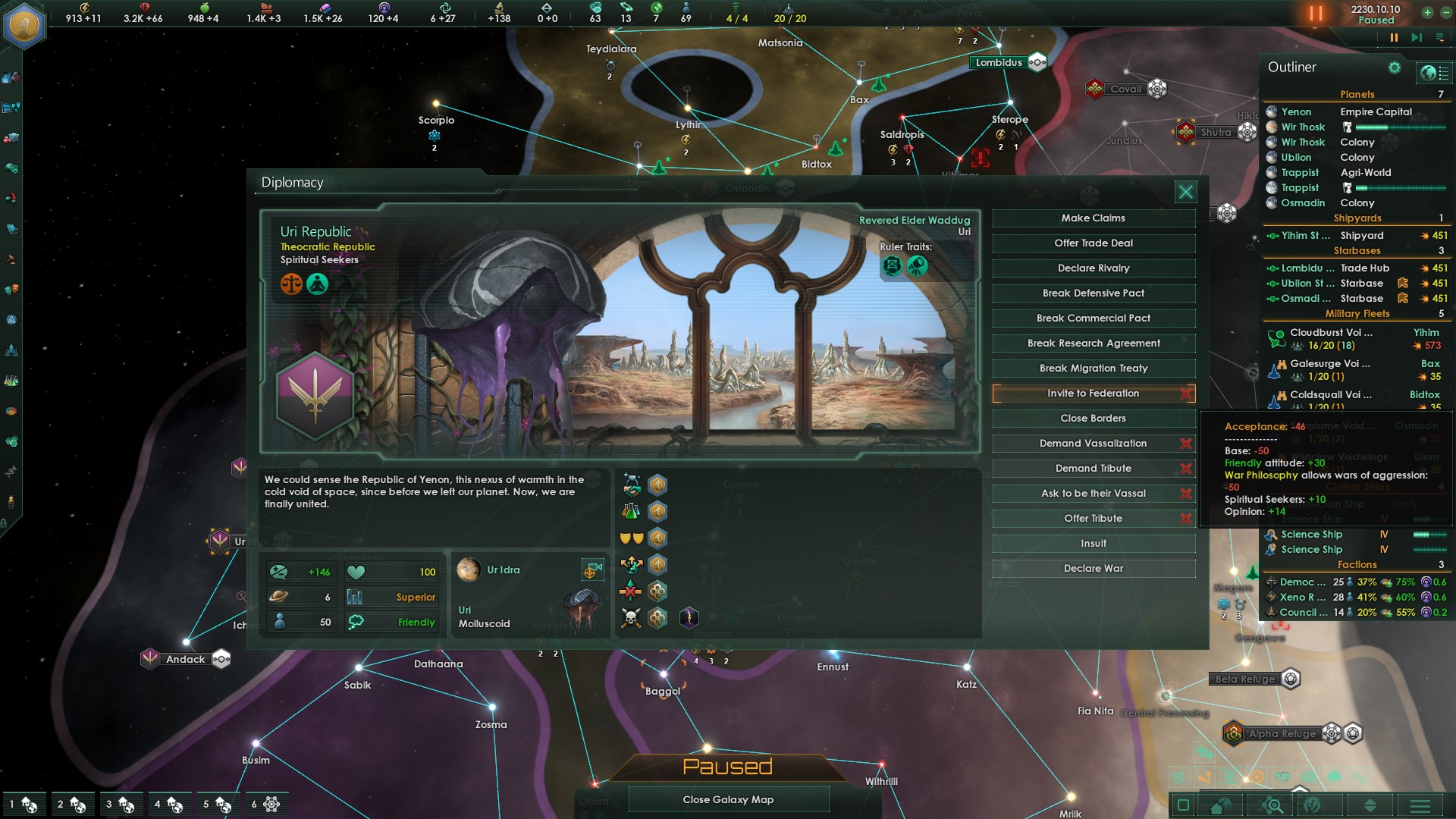The image size is (1456, 819).
Task: Click Close Galaxy Map at bottom
Action: point(727,799)
